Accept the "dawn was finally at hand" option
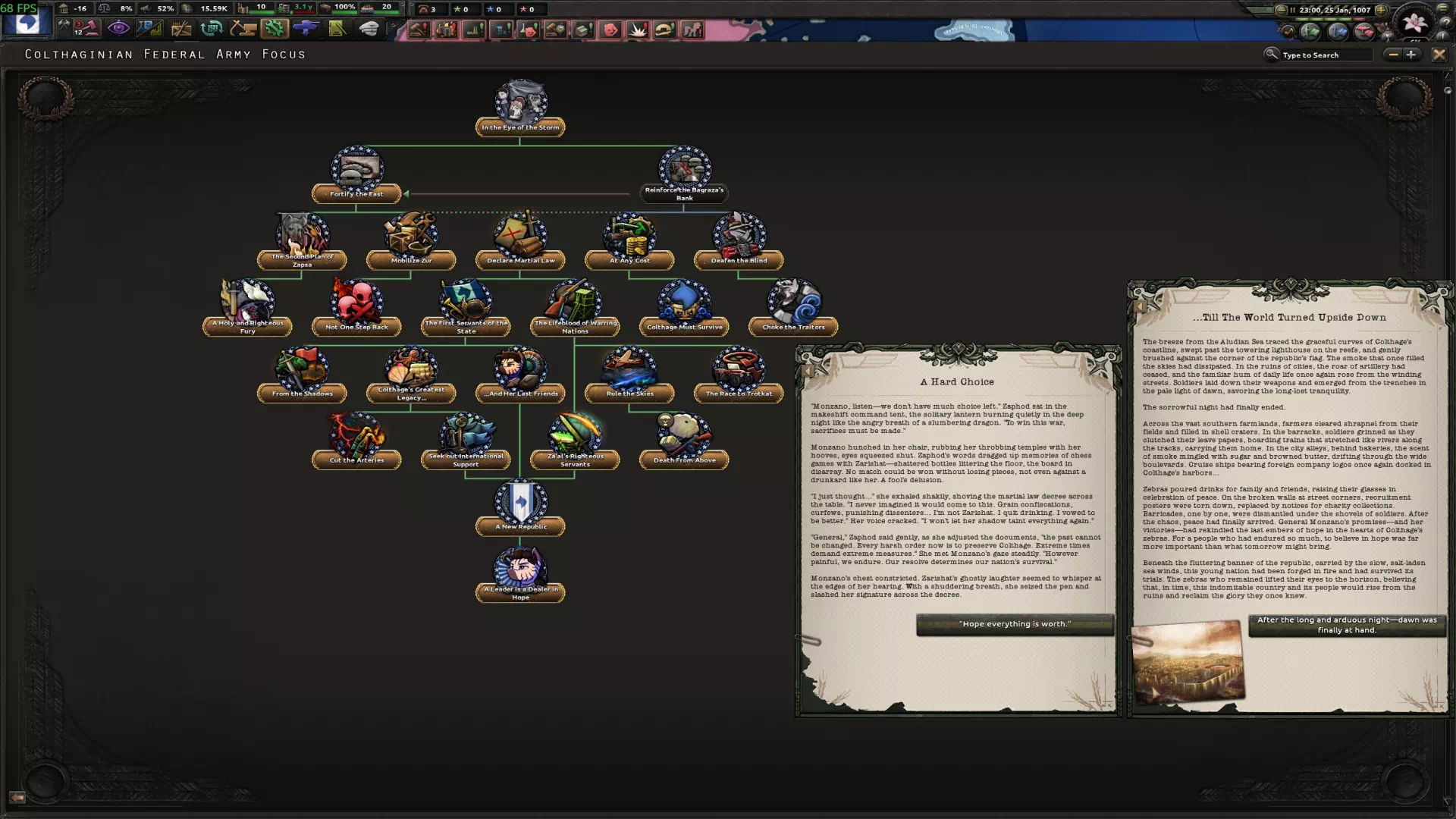The image size is (1456, 819). [1347, 625]
